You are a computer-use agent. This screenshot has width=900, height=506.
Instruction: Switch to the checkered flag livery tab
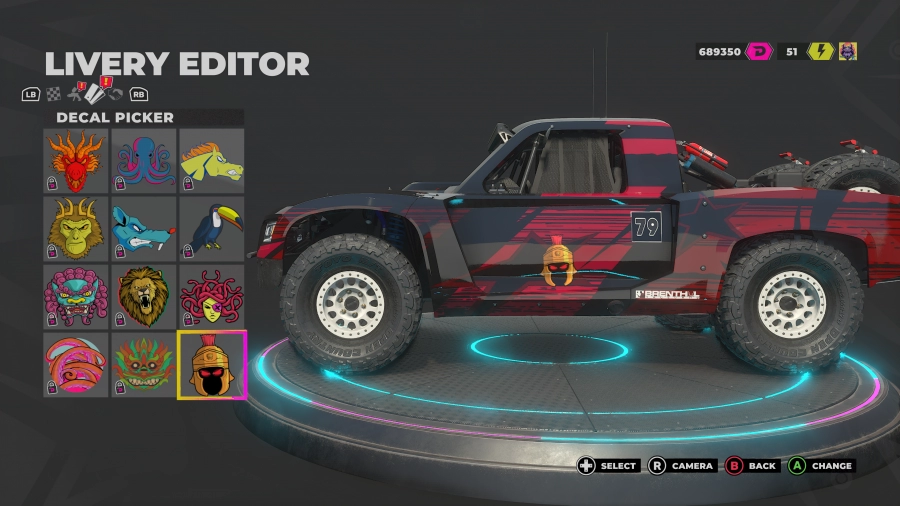tap(53, 94)
